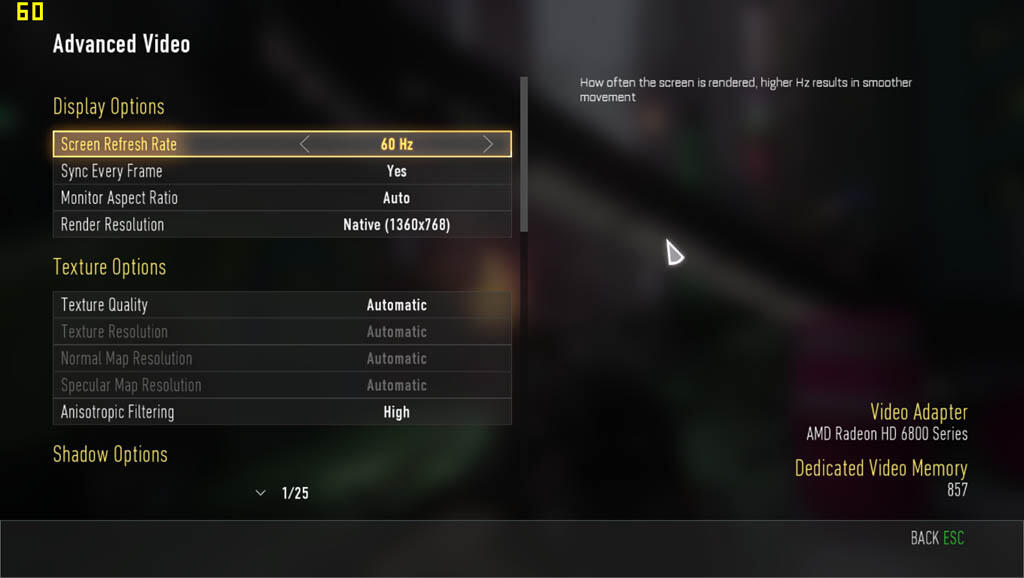
Task: Choose the Sync Every Frame option
Action: point(282,171)
